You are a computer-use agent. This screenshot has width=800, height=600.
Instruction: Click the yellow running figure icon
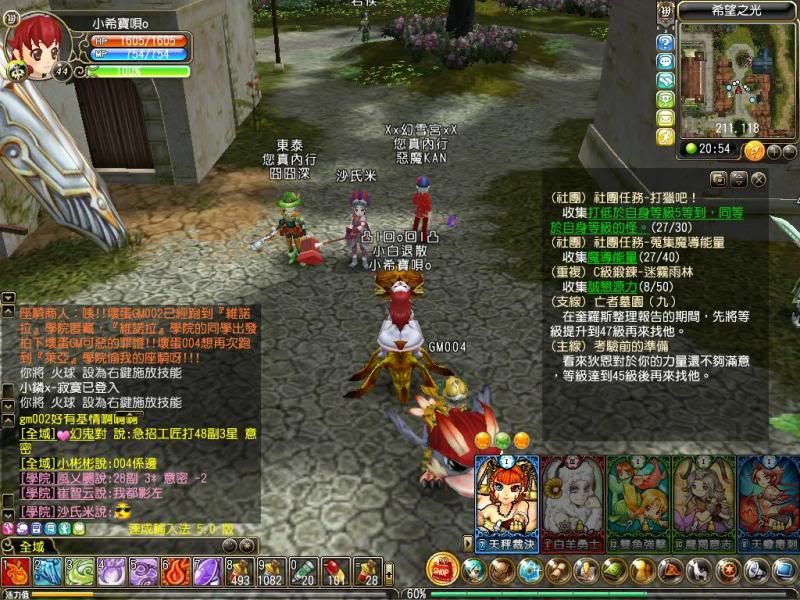666,136
